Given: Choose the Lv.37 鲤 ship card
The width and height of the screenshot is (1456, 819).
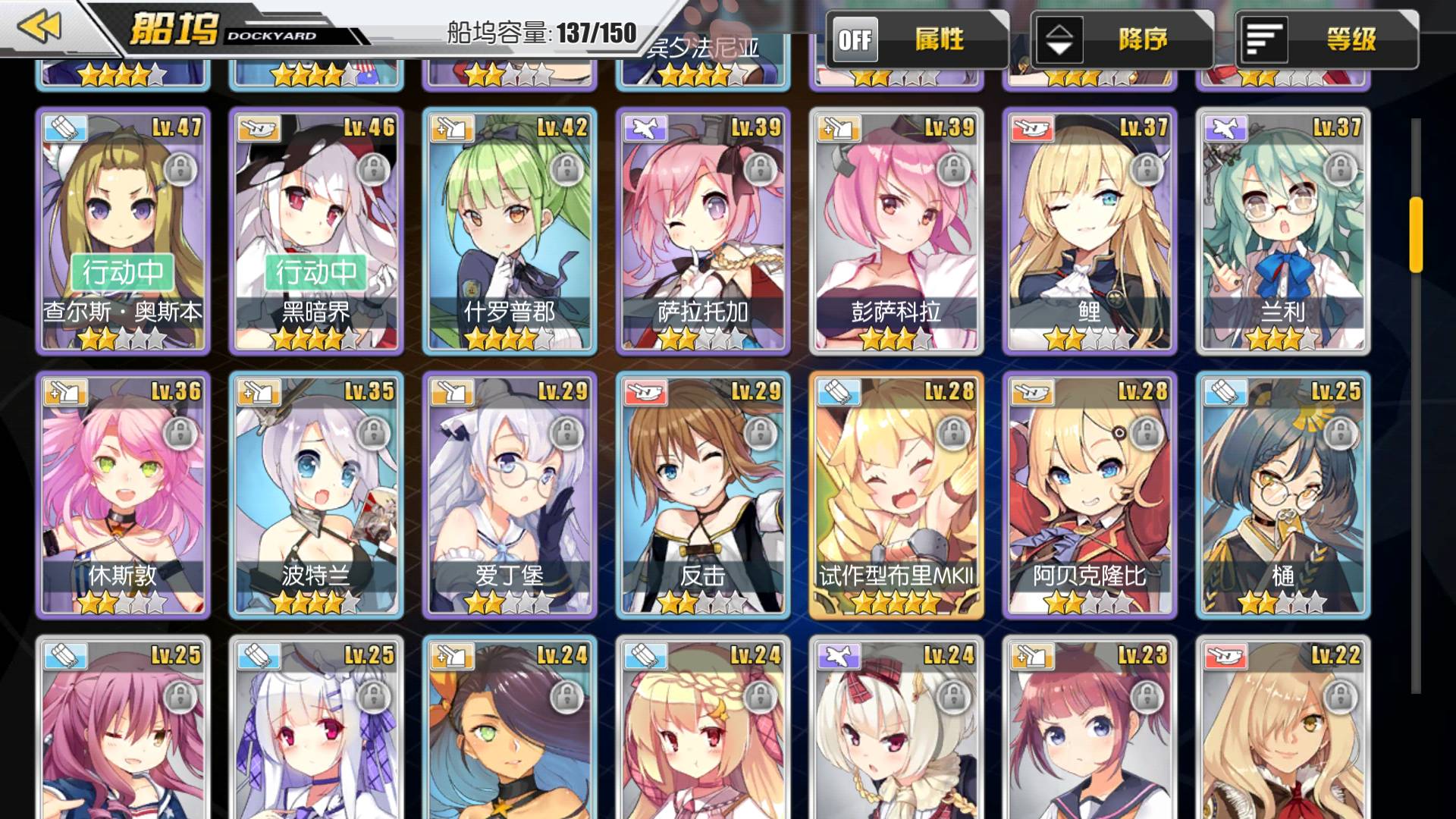Looking at the screenshot, I should click(1090, 231).
